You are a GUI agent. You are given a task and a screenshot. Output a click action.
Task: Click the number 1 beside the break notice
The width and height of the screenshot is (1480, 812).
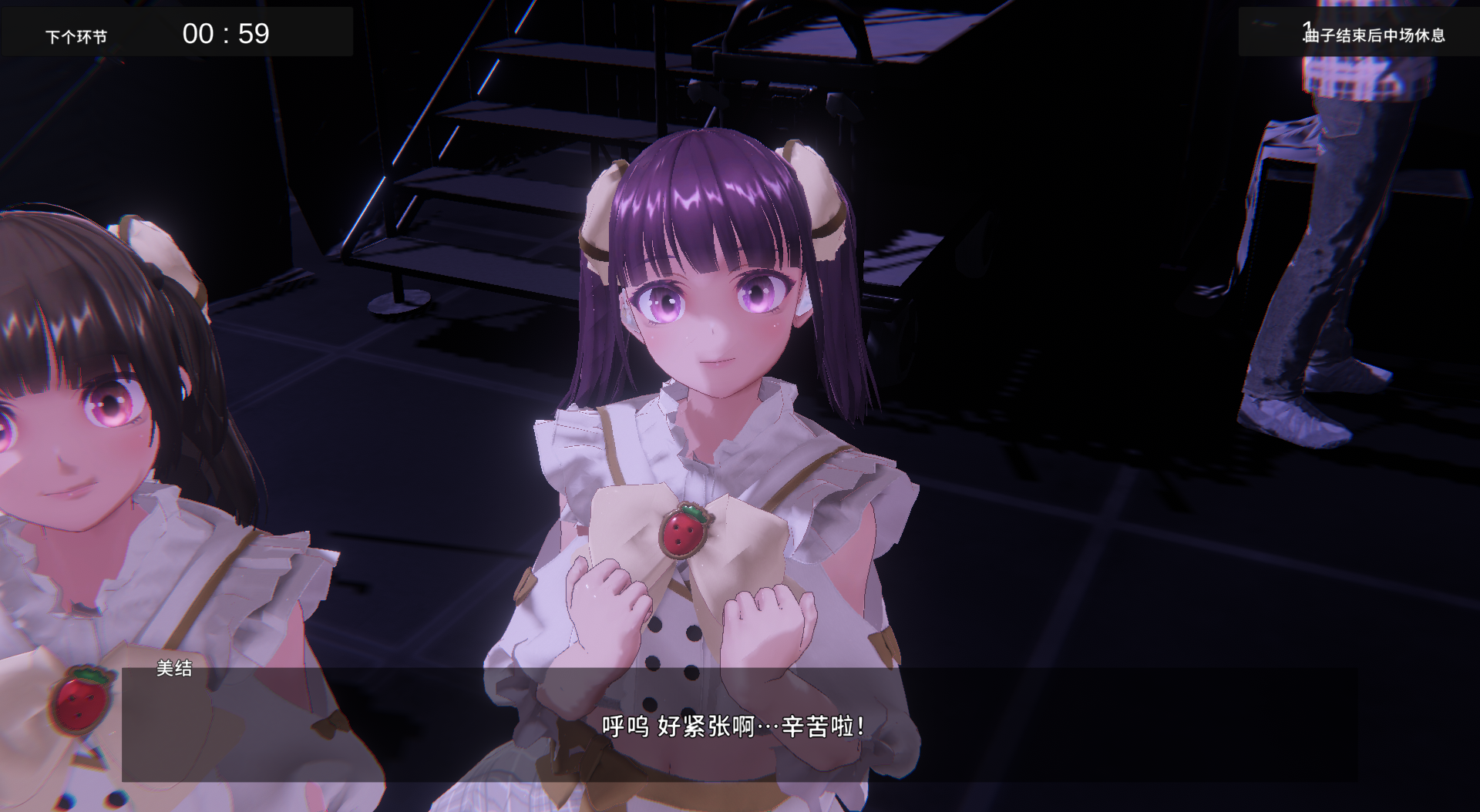[1305, 25]
